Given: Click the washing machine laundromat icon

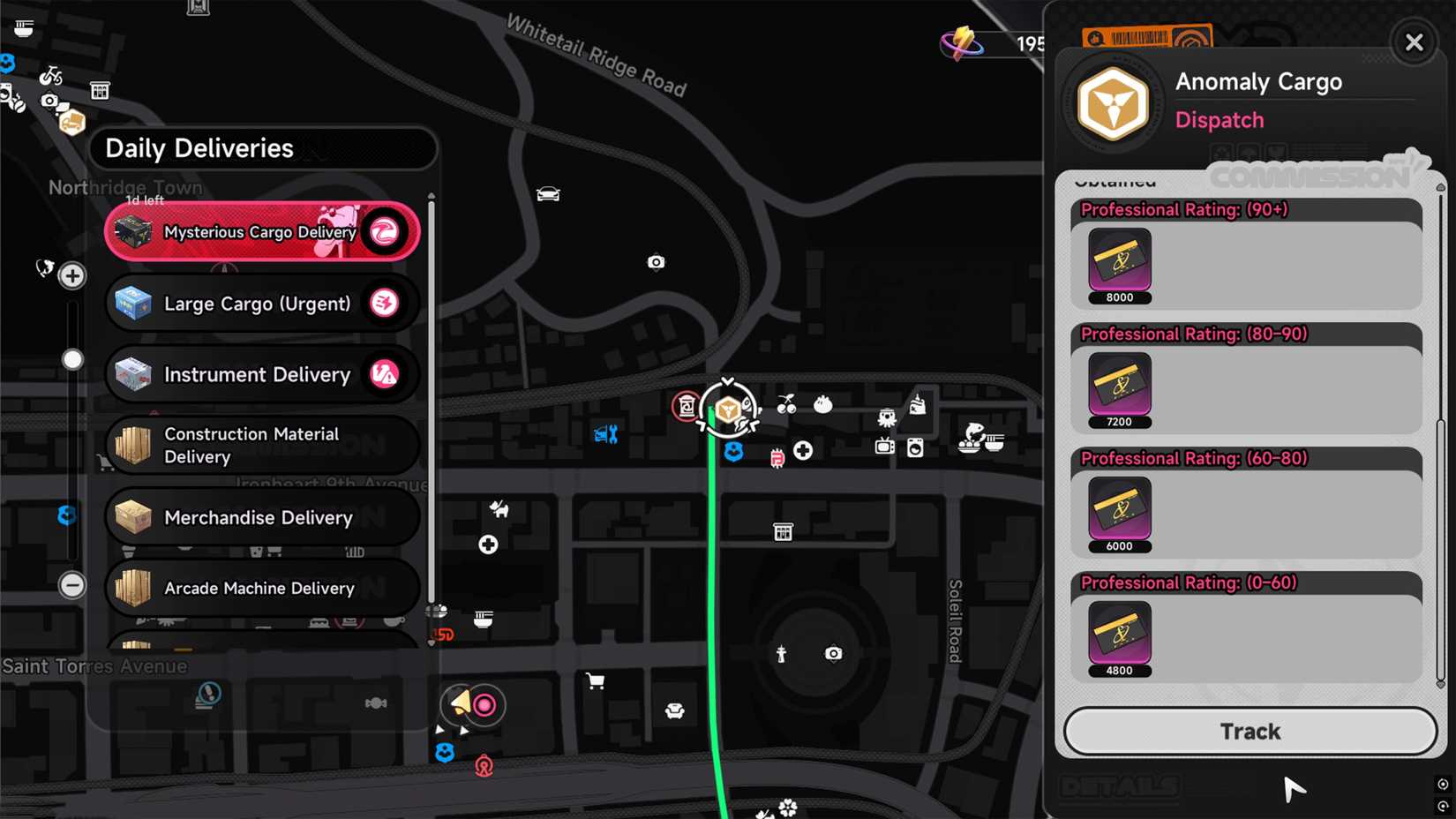Looking at the screenshot, I should pos(915,448).
